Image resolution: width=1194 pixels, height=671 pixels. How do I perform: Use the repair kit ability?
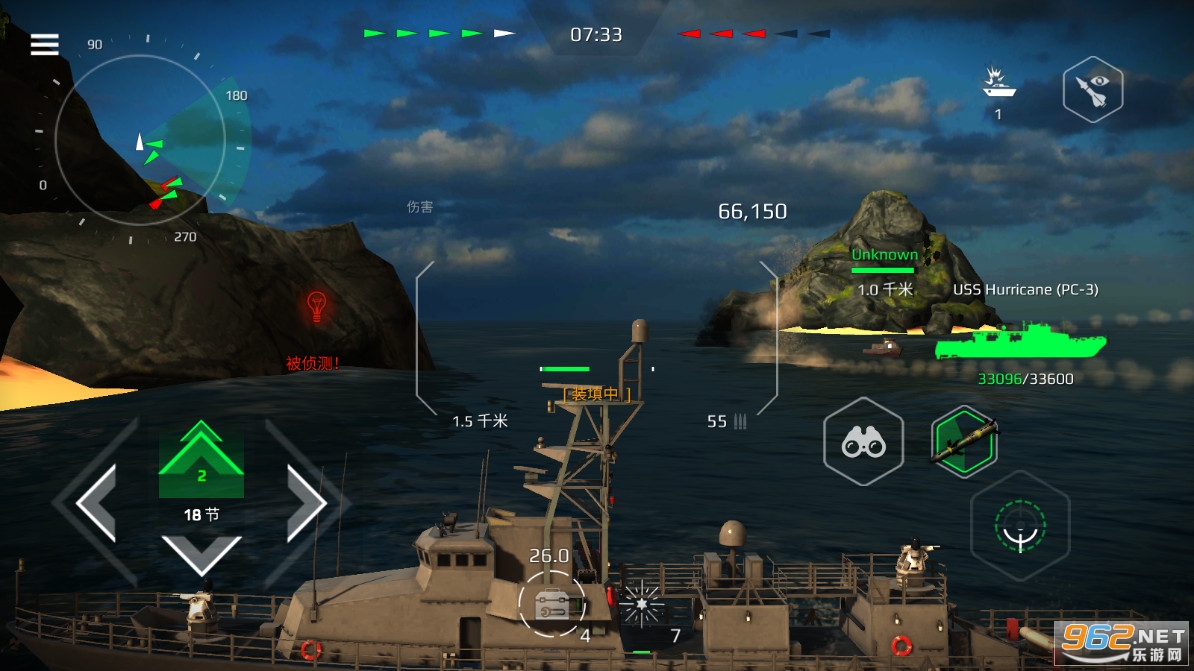pyautogui.click(x=552, y=602)
